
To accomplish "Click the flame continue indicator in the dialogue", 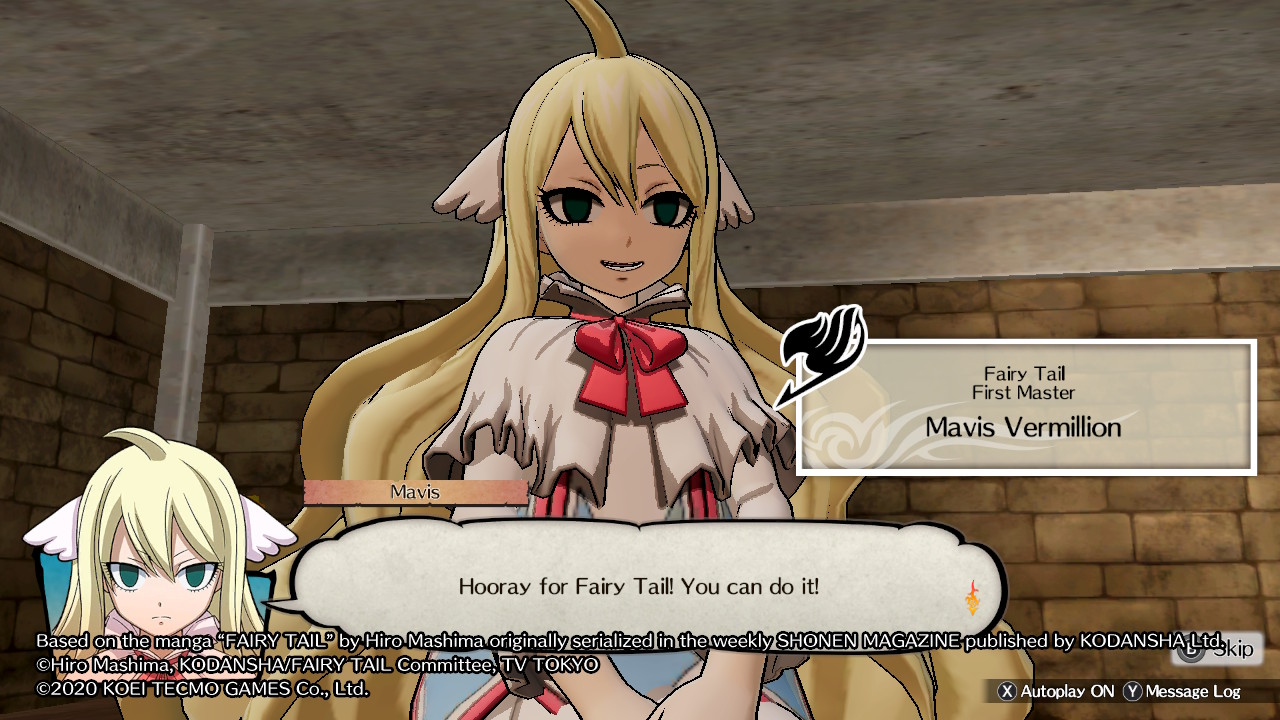I will 972,597.
